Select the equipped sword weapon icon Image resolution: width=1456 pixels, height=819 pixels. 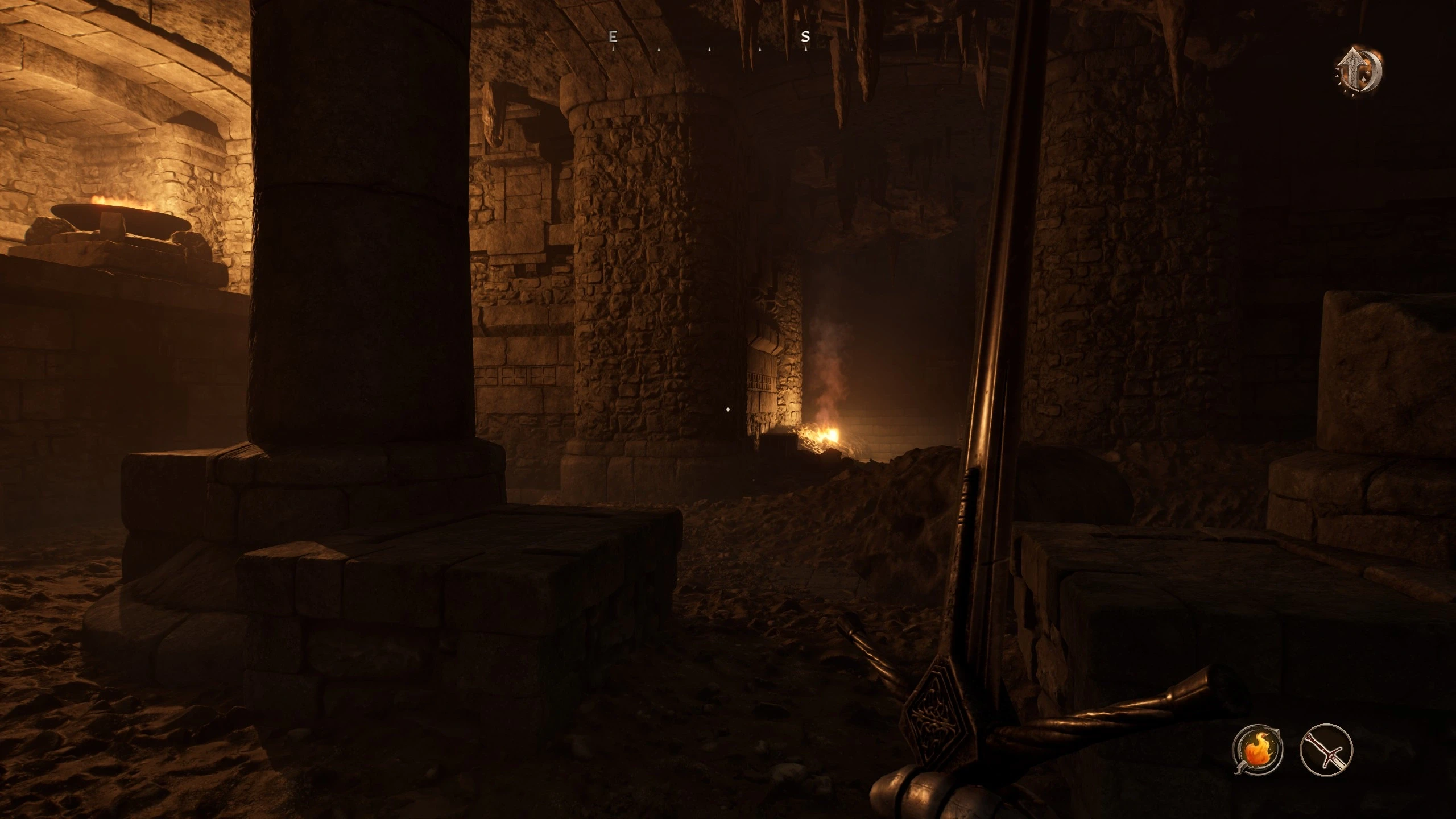(1326, 749)
